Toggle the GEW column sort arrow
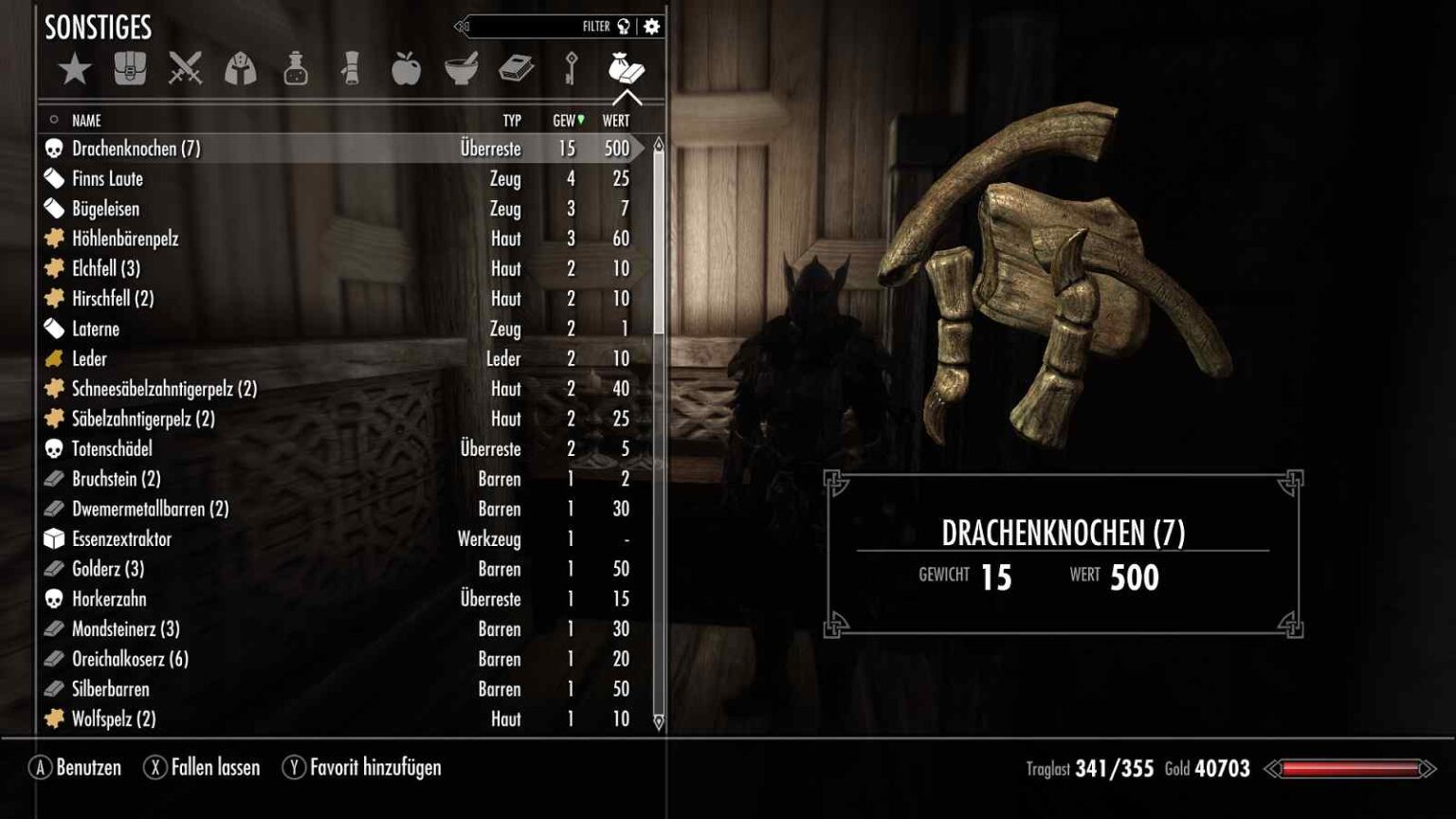1456x819 pixels. point(579,120)
